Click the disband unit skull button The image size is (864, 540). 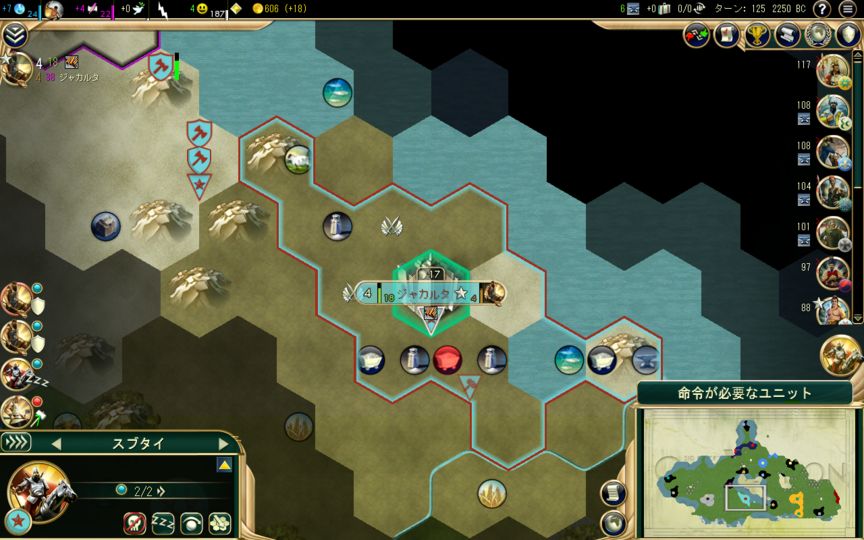click(135, 521)
